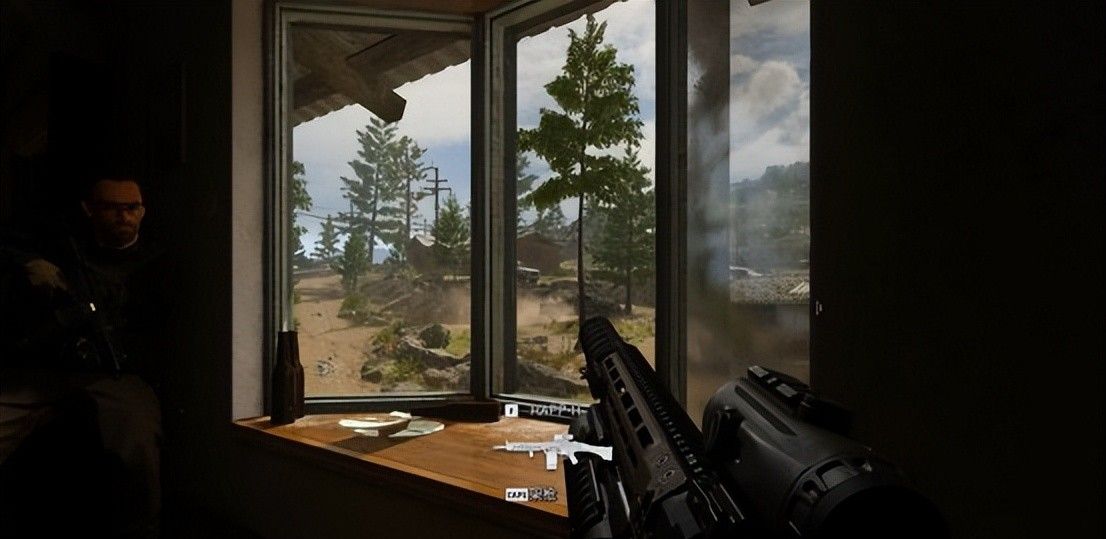Viewport: 1106px width, 539px height.
Task: Select the RAPP-H weapon pickup icon
Action: tap(538, 450)
